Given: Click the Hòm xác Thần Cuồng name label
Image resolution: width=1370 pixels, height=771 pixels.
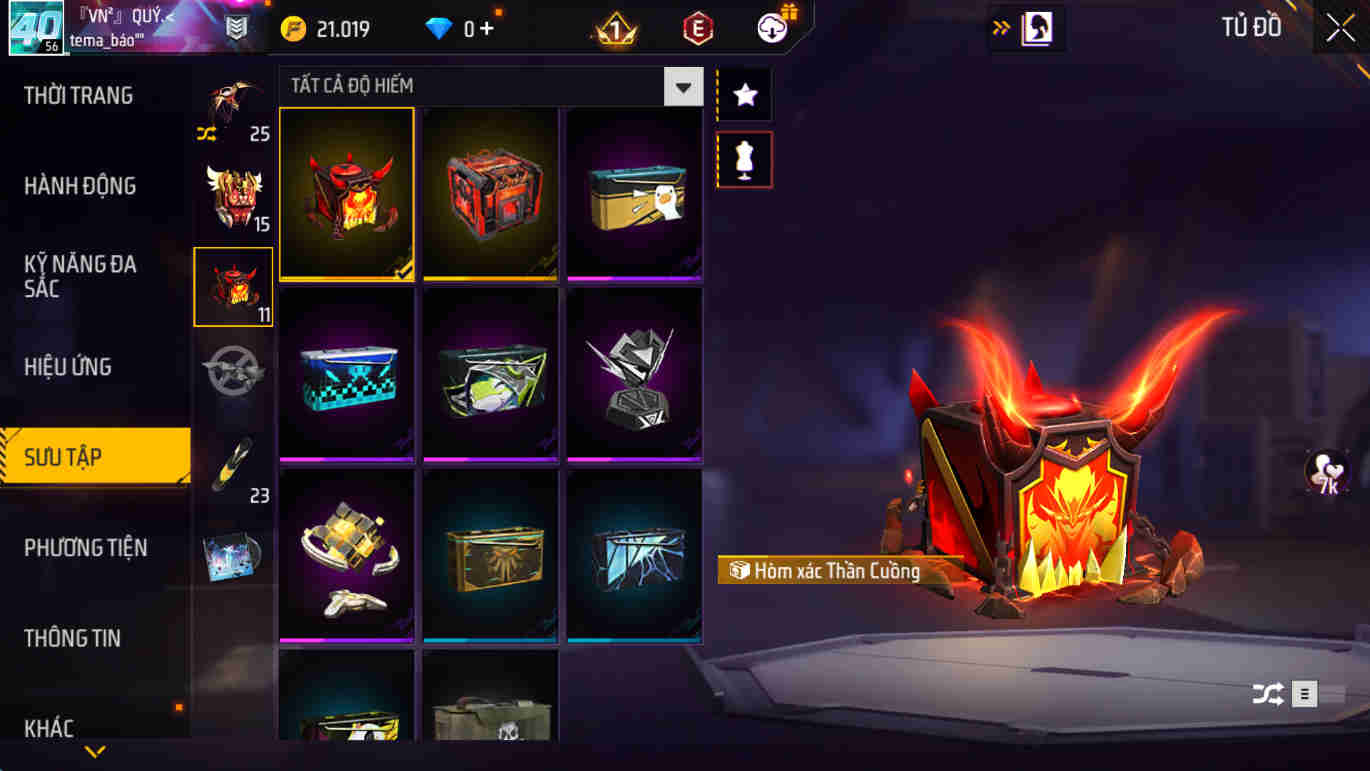Looking at the screenshot, I should (x=840, y=572).
